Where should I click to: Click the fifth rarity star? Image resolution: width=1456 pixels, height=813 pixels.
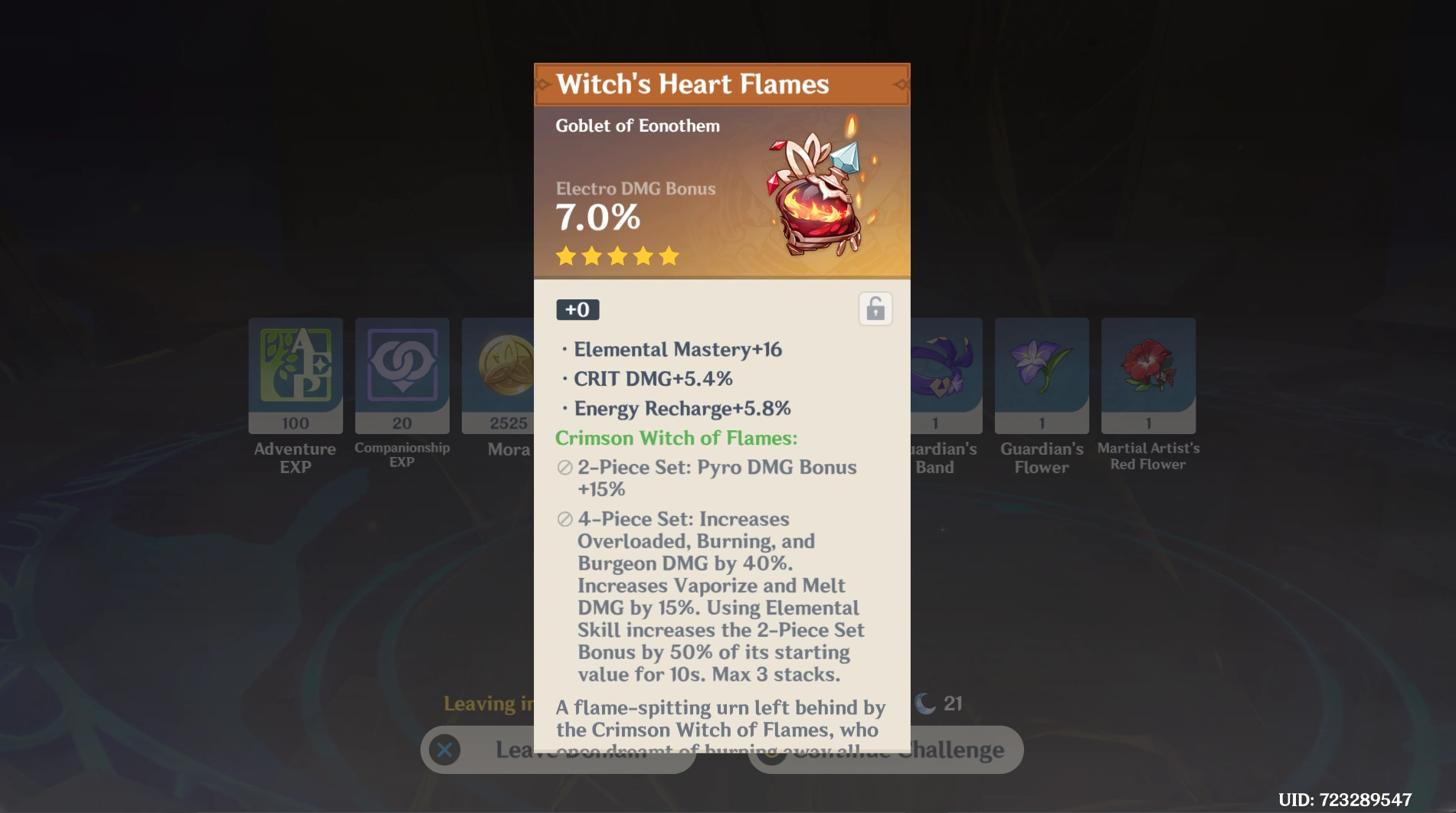point(667,256)
